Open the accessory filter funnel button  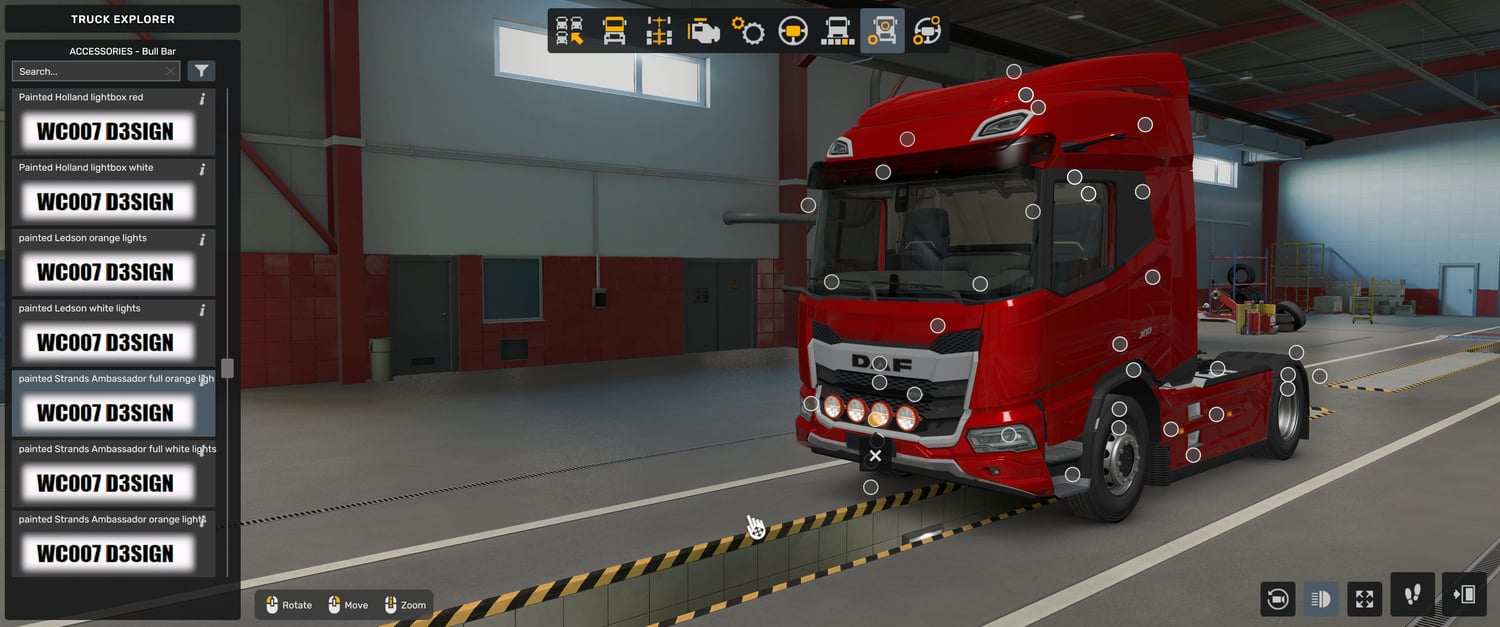pyautogui.click(x=201, y=71)
